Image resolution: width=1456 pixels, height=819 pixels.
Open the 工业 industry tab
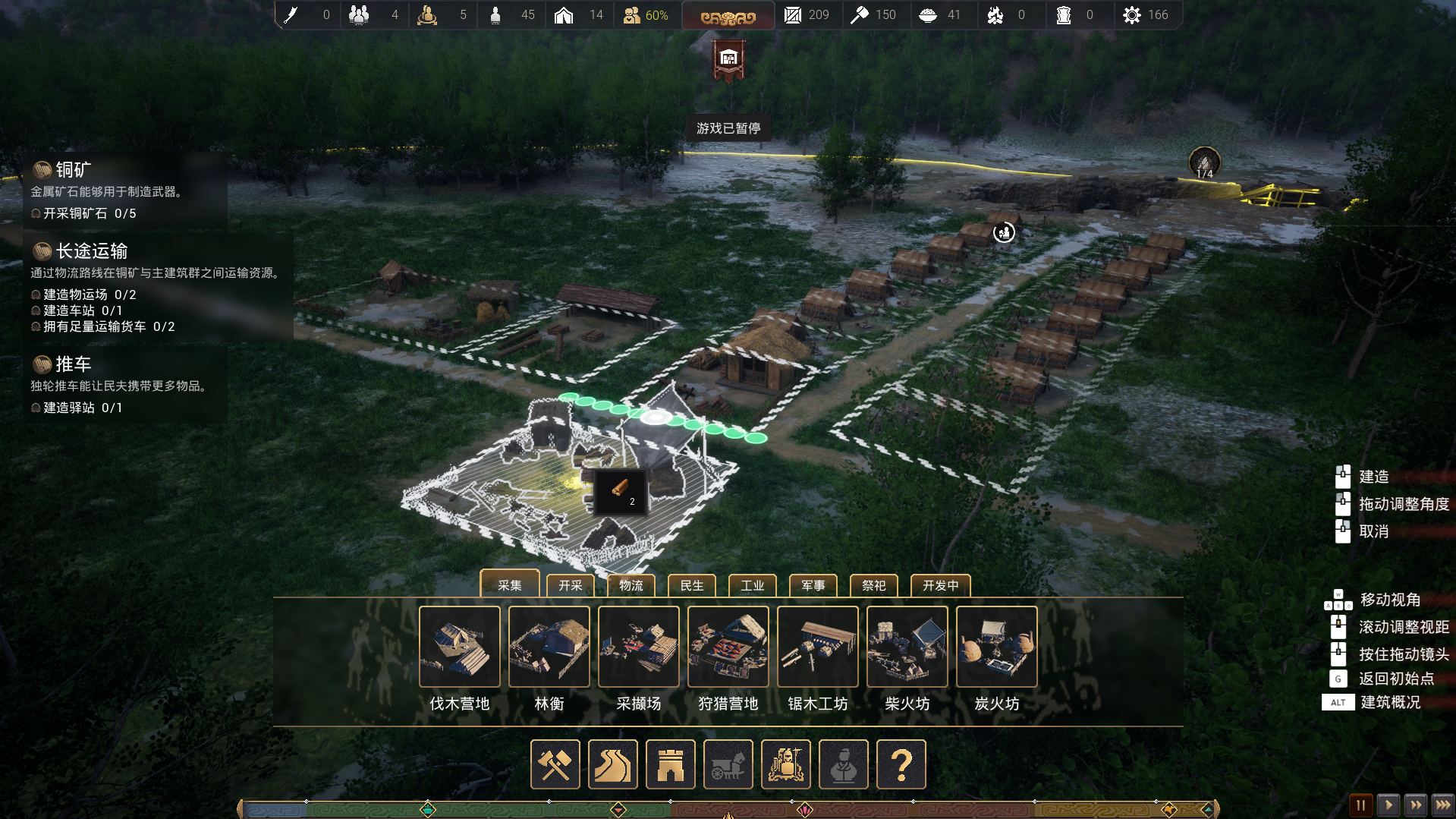coord(753,585)
